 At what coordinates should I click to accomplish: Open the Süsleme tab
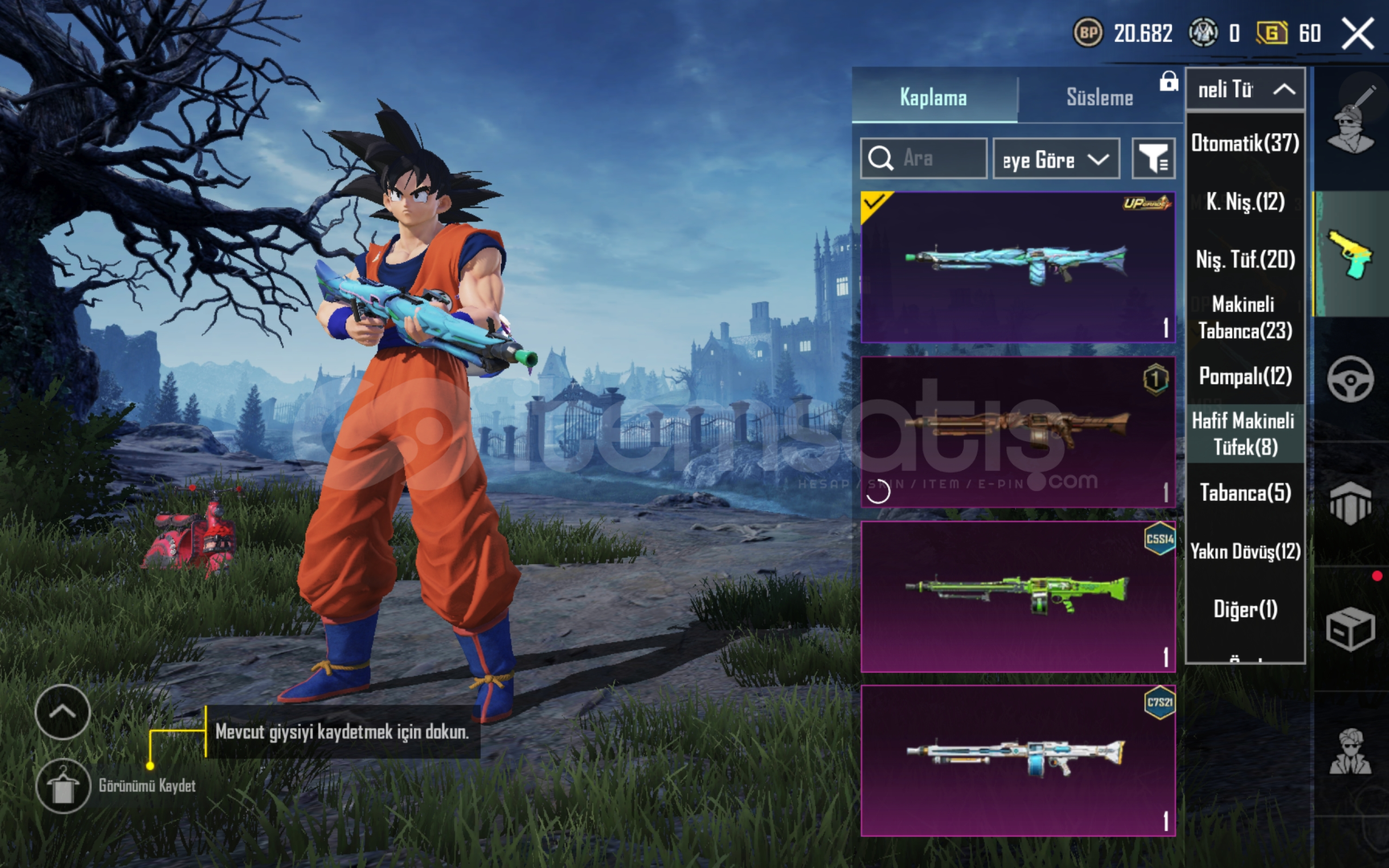(x=1099, y=97)
